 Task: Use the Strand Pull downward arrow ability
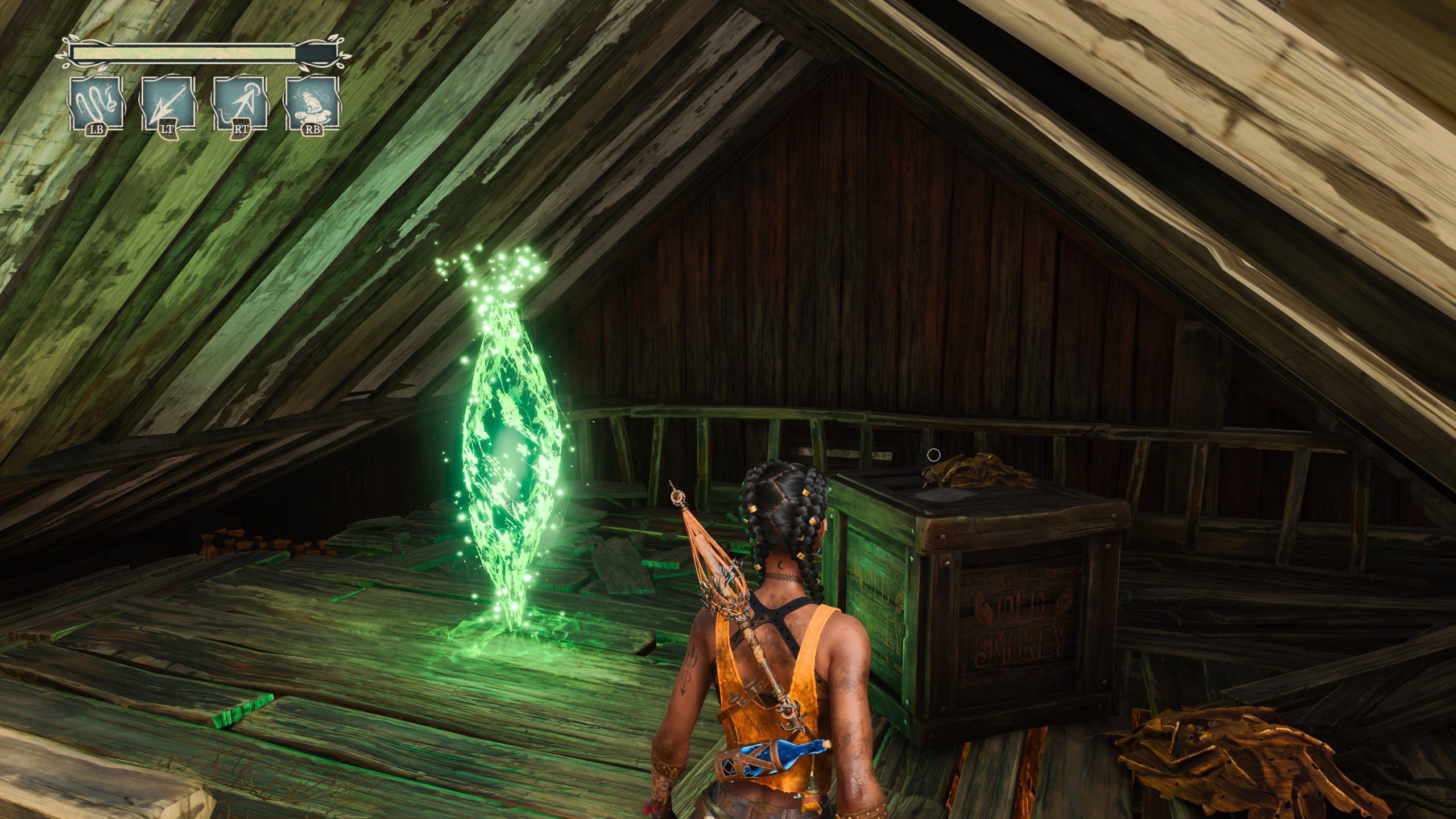point(168,104)
